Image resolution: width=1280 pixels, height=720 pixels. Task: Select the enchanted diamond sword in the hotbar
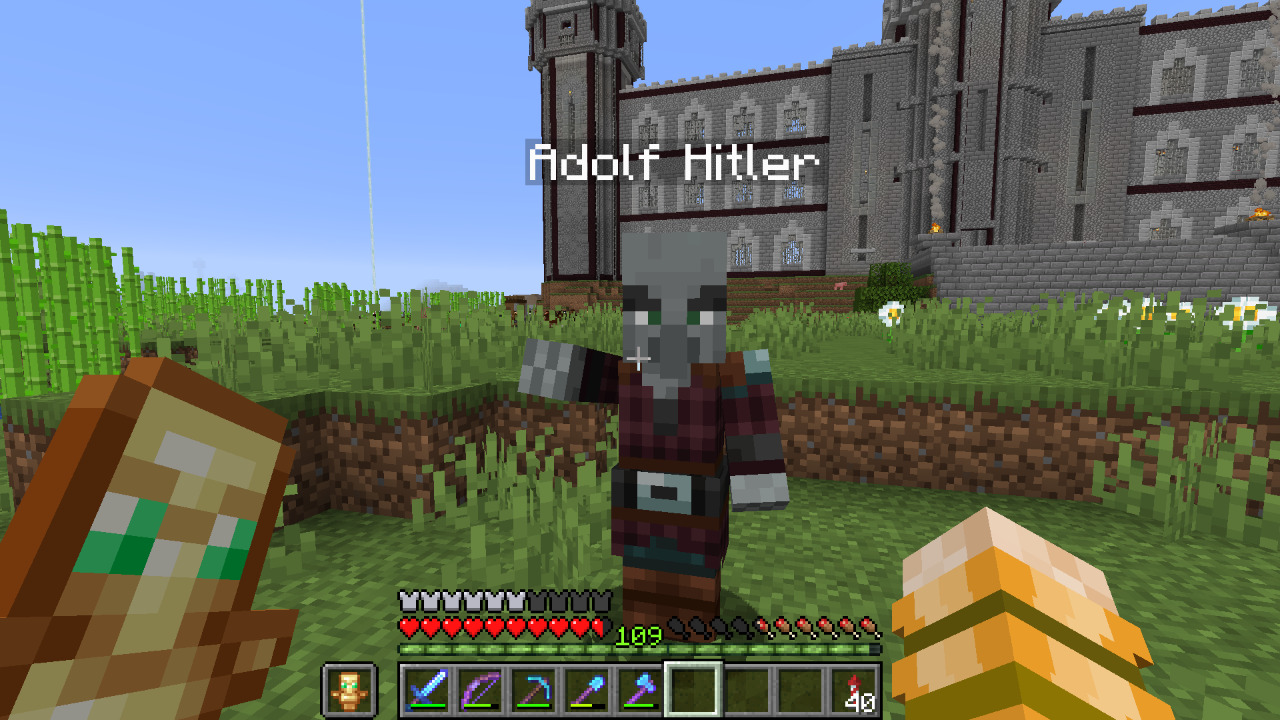click(x=426, y=690)
